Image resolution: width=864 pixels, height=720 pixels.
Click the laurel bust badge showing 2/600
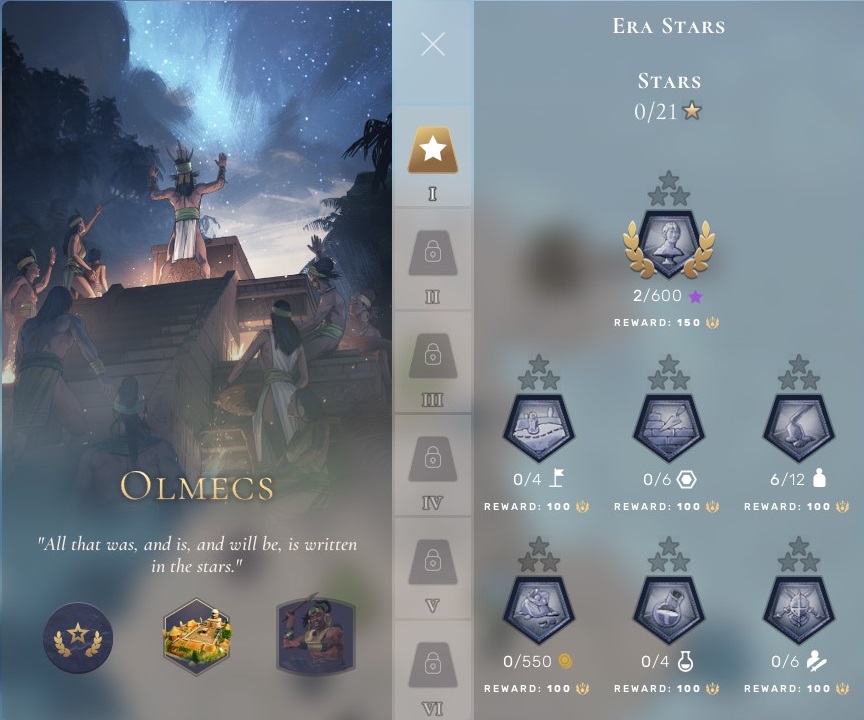point(669,244)
